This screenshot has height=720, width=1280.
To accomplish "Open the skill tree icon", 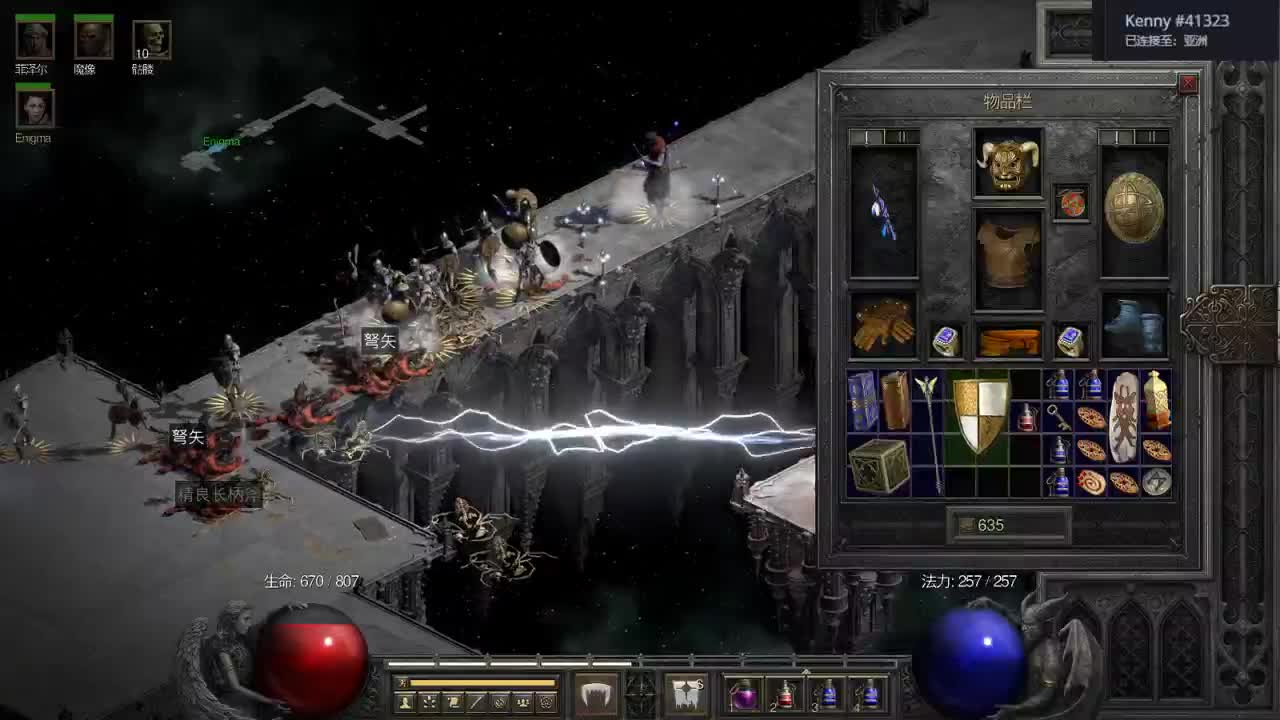I will point(430,701).
